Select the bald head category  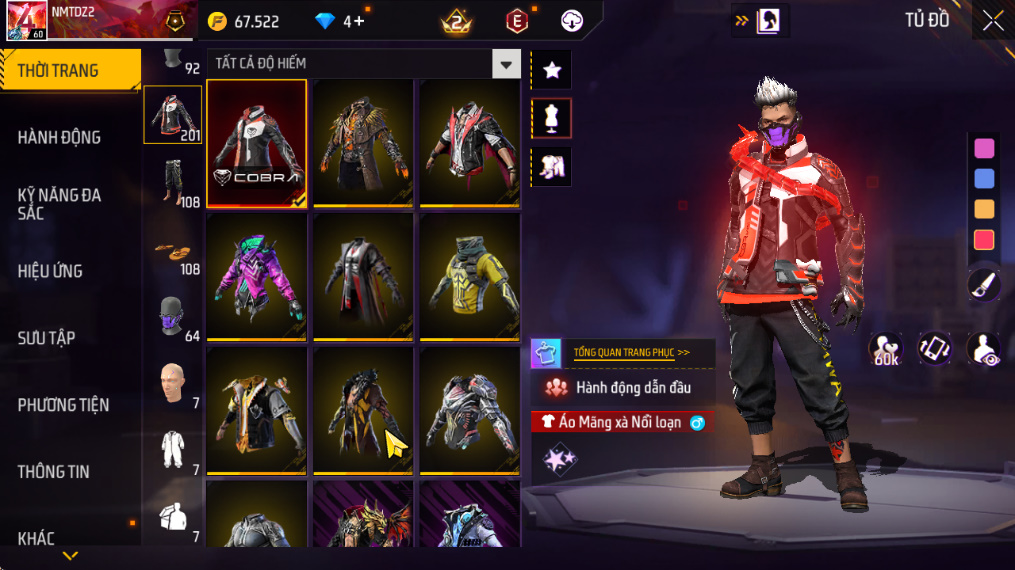pyautogui.click(x=172, y=383)
